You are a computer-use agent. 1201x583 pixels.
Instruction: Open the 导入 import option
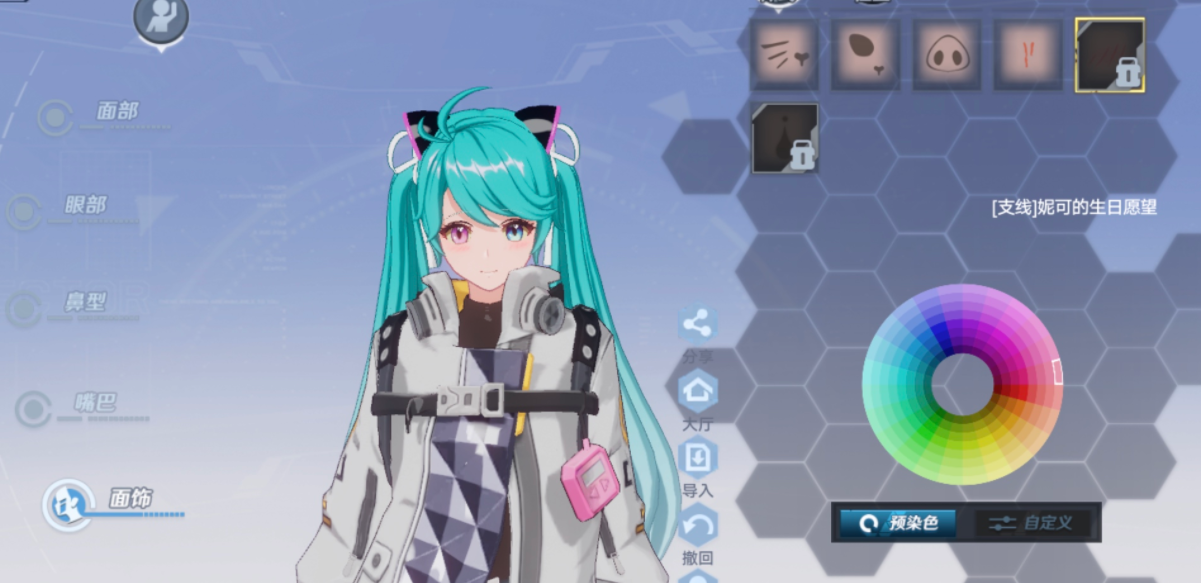(697, 458)
